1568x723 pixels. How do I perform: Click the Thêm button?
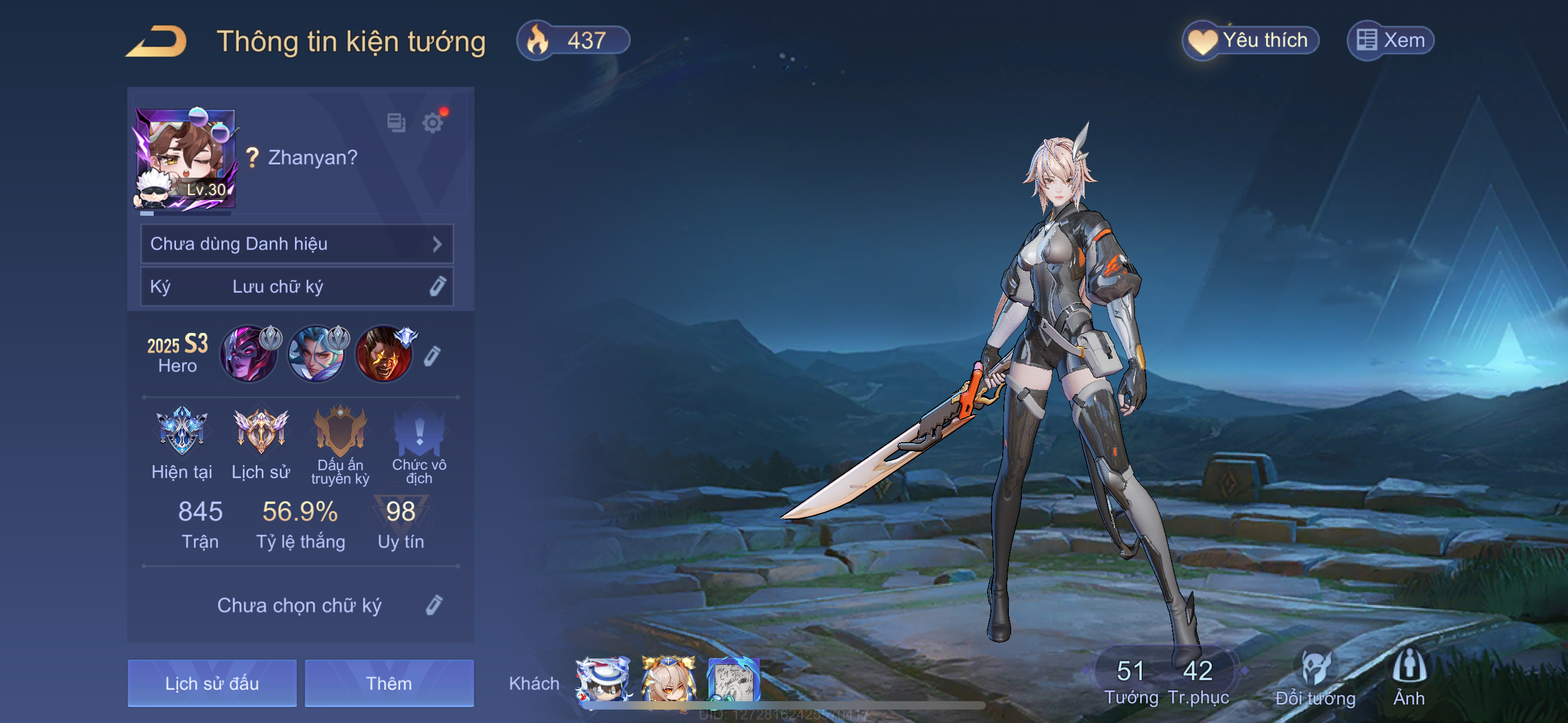pyautogui.click(x=389, y=683)
